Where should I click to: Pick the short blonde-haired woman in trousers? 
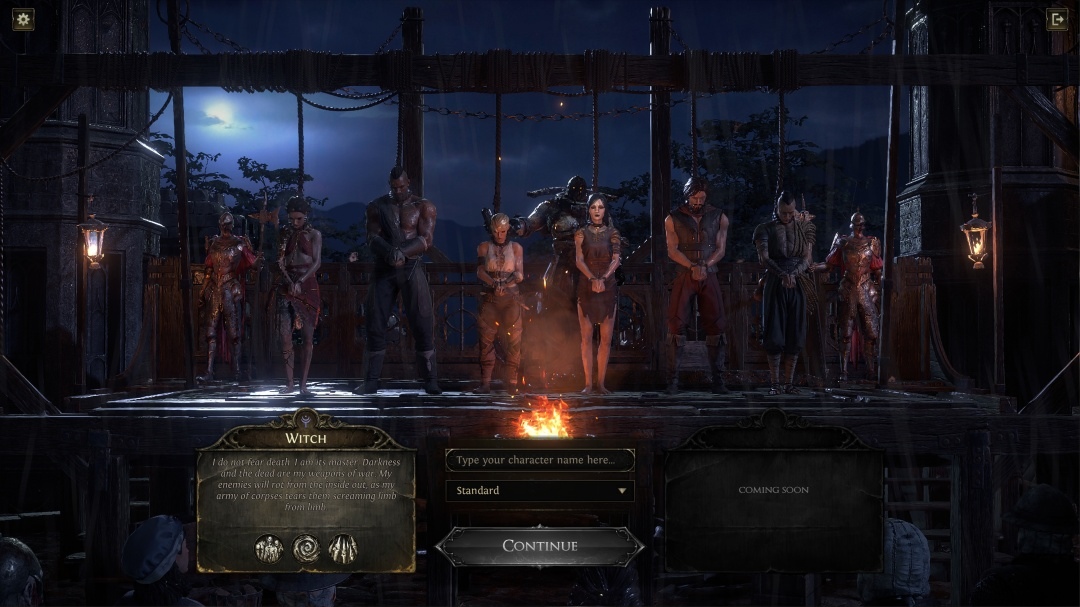(x=499, y=300)
